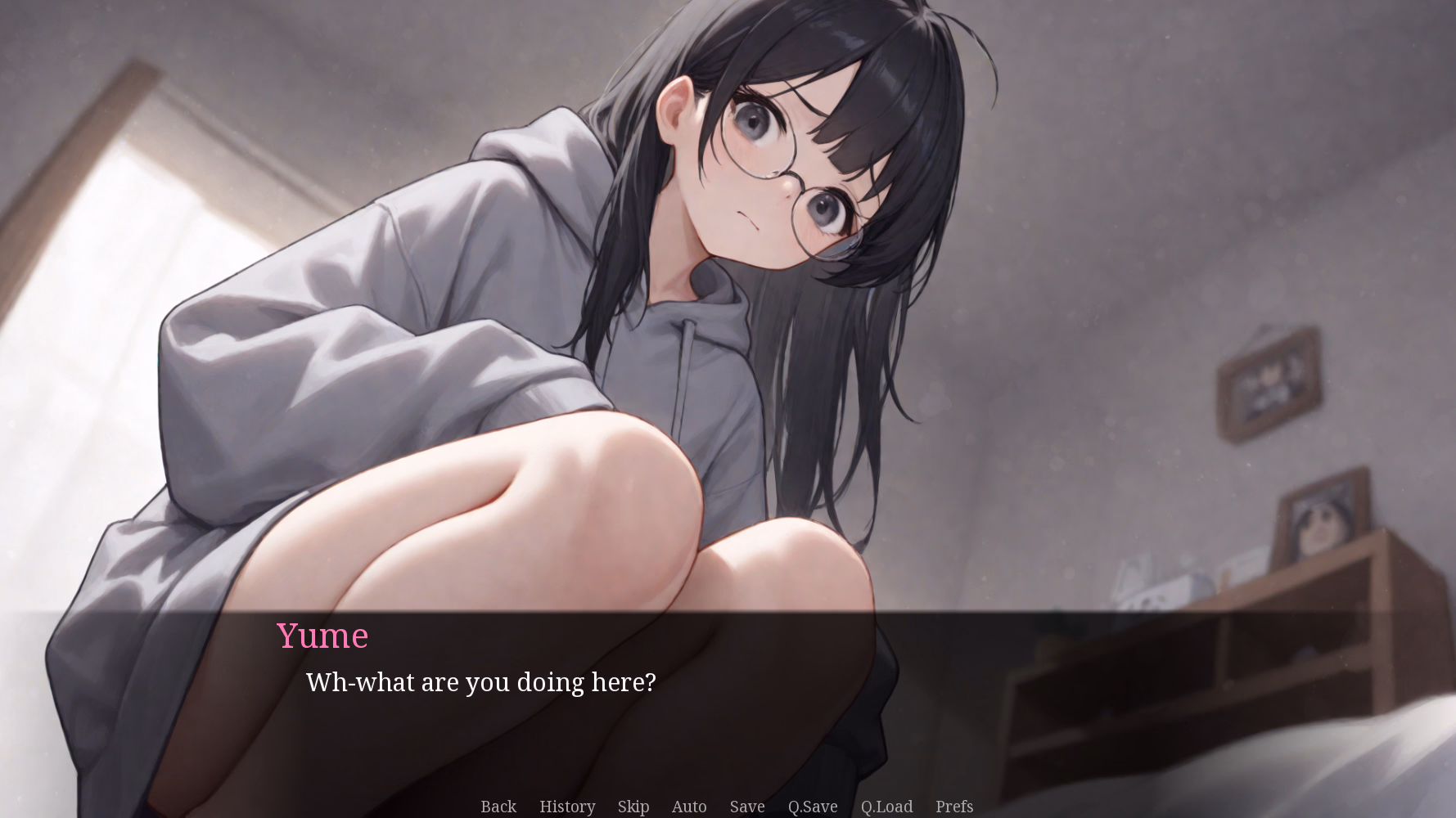Open the Prefs menu
This screenshot has width=1456, height=818.
[x=954, y=807]
